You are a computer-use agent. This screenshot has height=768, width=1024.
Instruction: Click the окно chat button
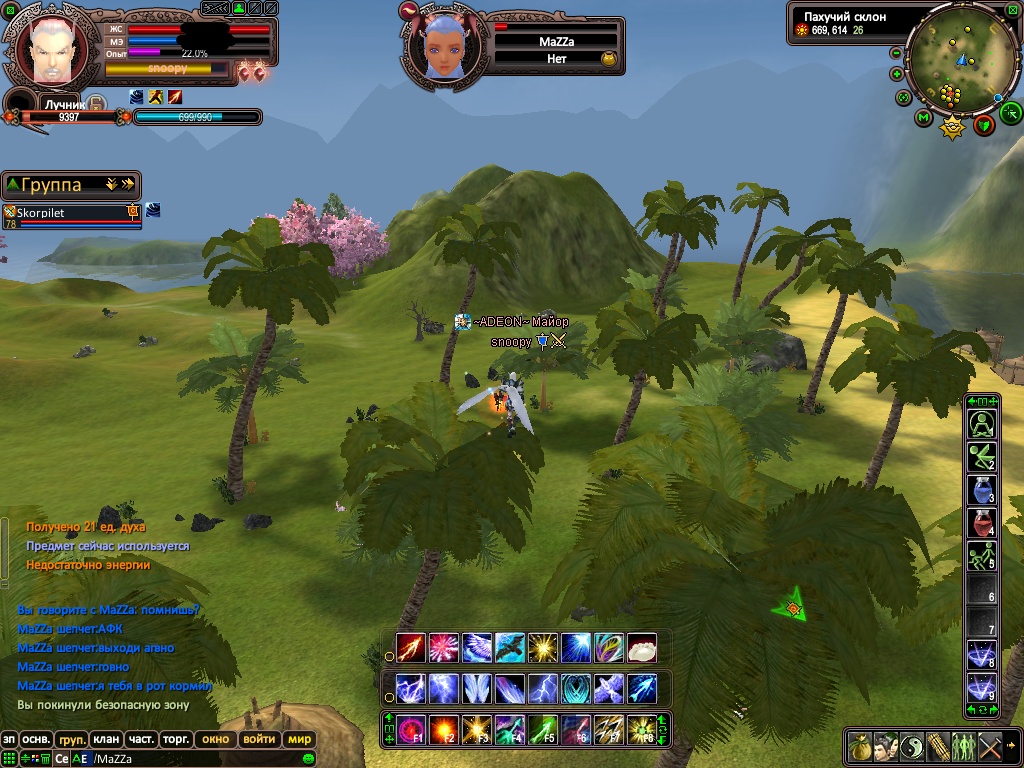215,740
